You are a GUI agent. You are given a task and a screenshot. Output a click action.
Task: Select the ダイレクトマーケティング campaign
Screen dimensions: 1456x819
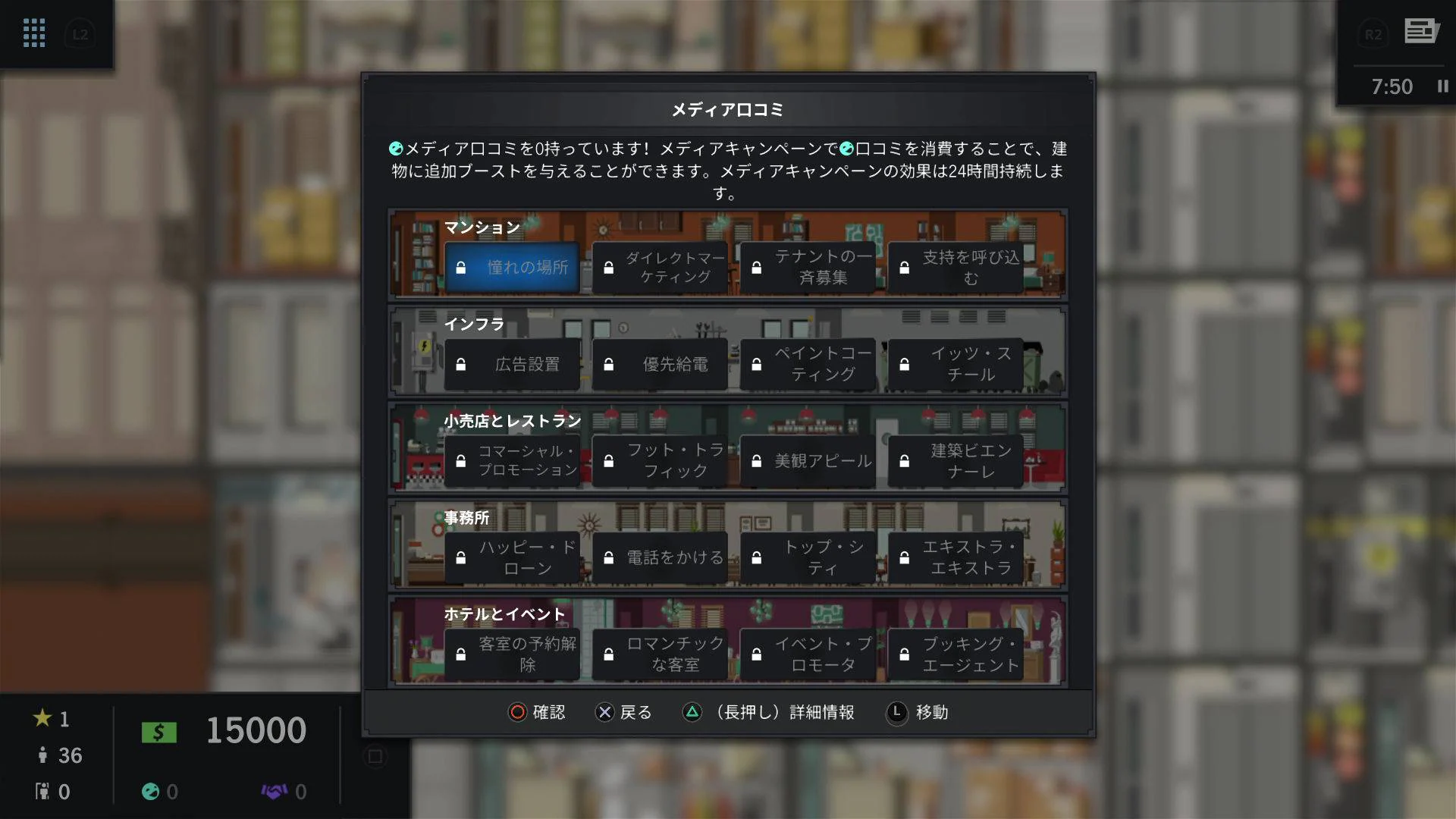660,267
